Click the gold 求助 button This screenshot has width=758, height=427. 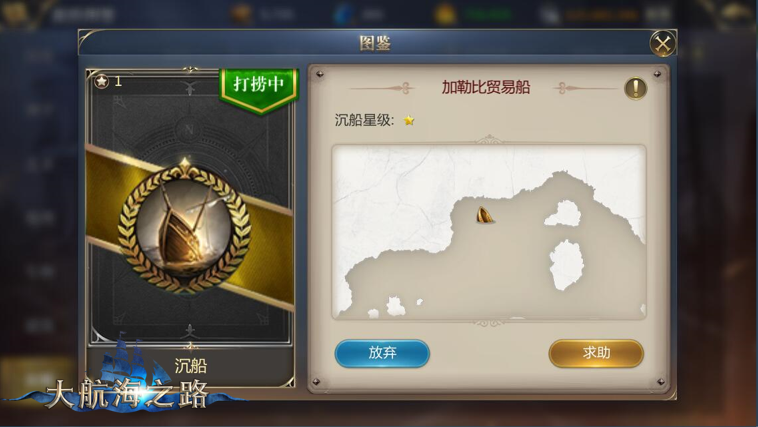point(596,353)
